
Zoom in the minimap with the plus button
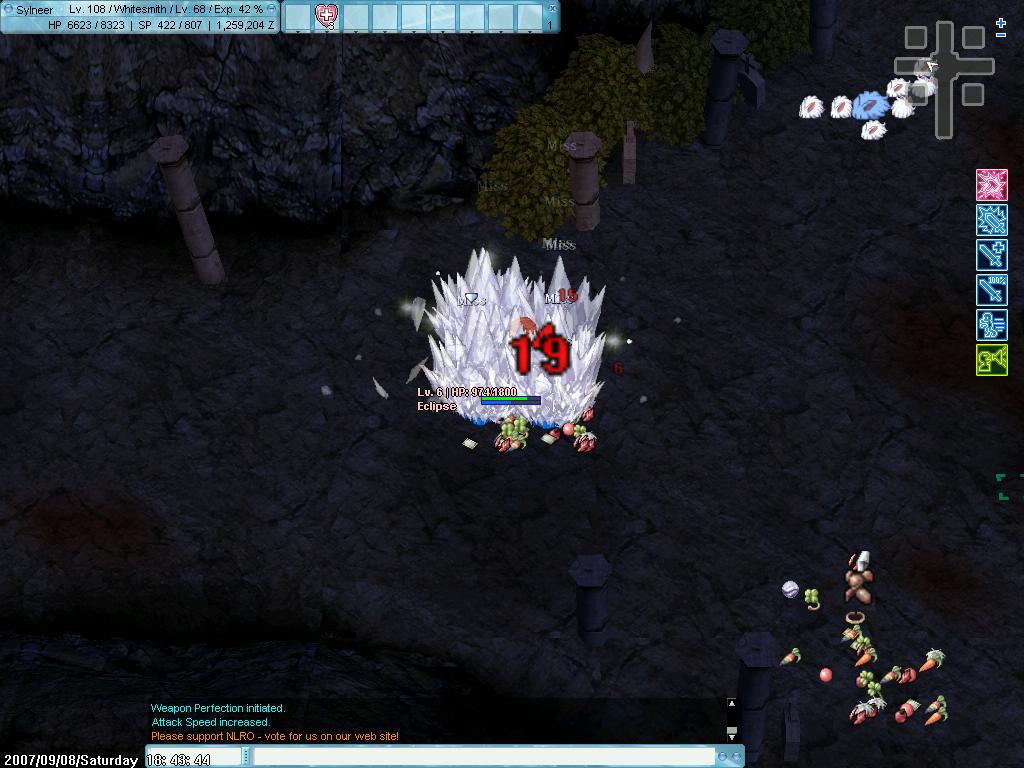coord(1001,22)
